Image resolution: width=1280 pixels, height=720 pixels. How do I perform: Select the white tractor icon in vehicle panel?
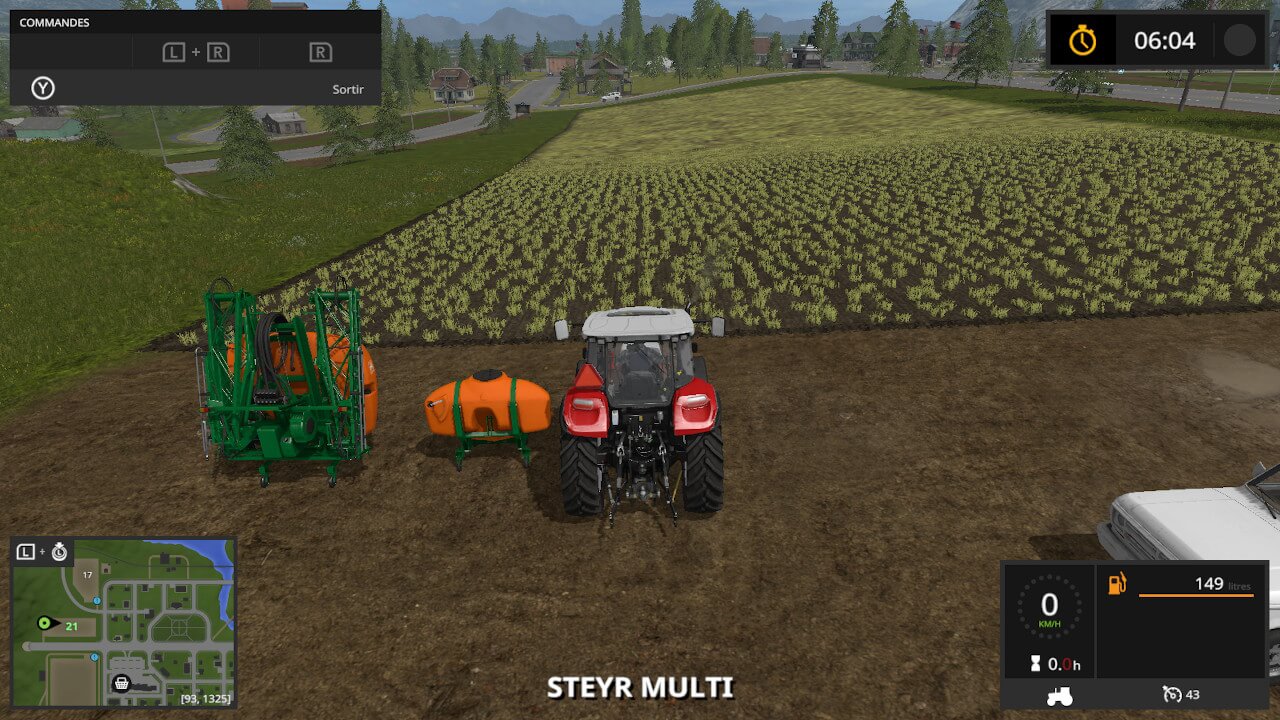coord(1060,695)
